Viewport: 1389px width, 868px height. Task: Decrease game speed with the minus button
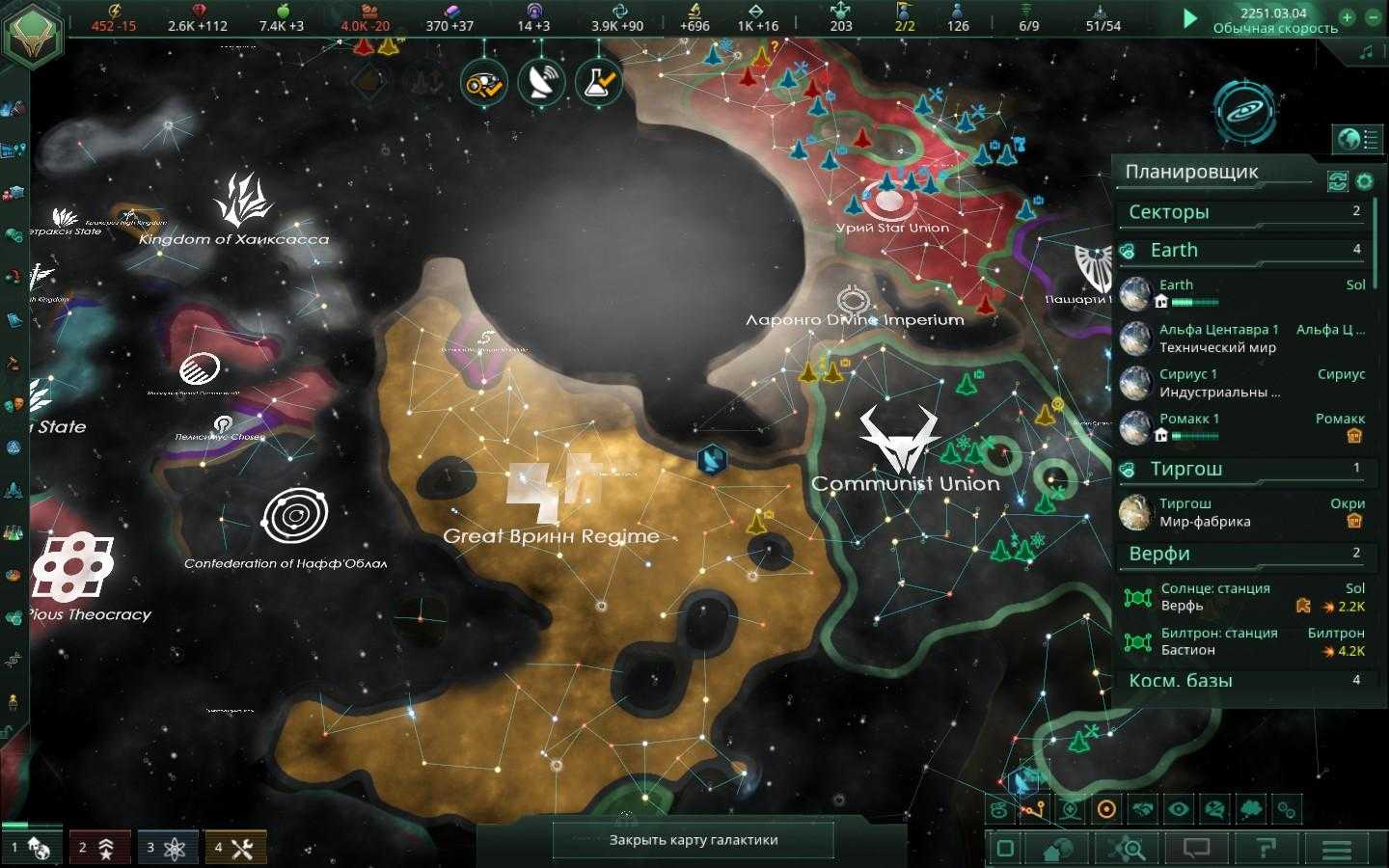[x=1374, y=17]
